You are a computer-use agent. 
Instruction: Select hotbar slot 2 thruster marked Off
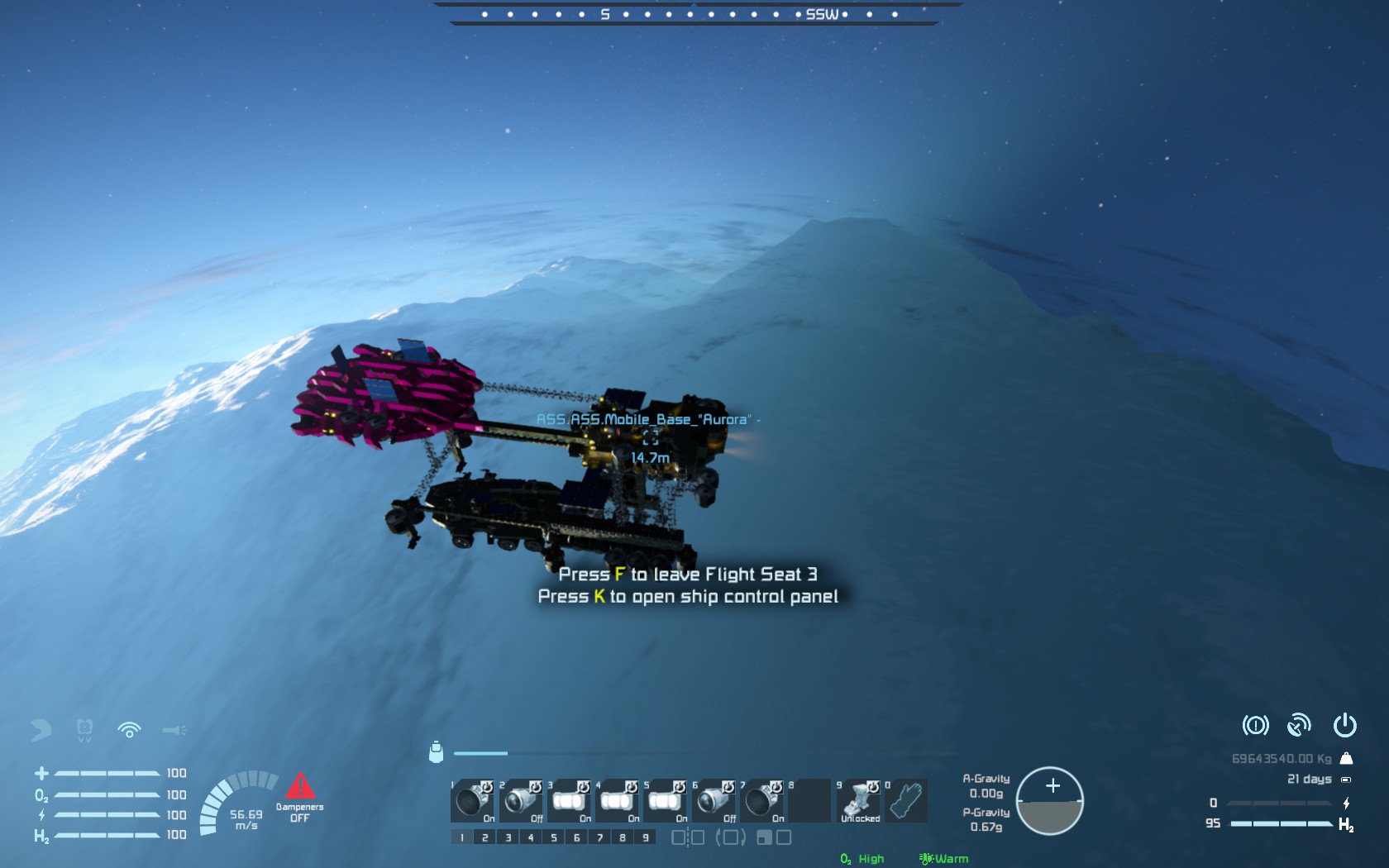pyautogui.click(x=521, y=800)
